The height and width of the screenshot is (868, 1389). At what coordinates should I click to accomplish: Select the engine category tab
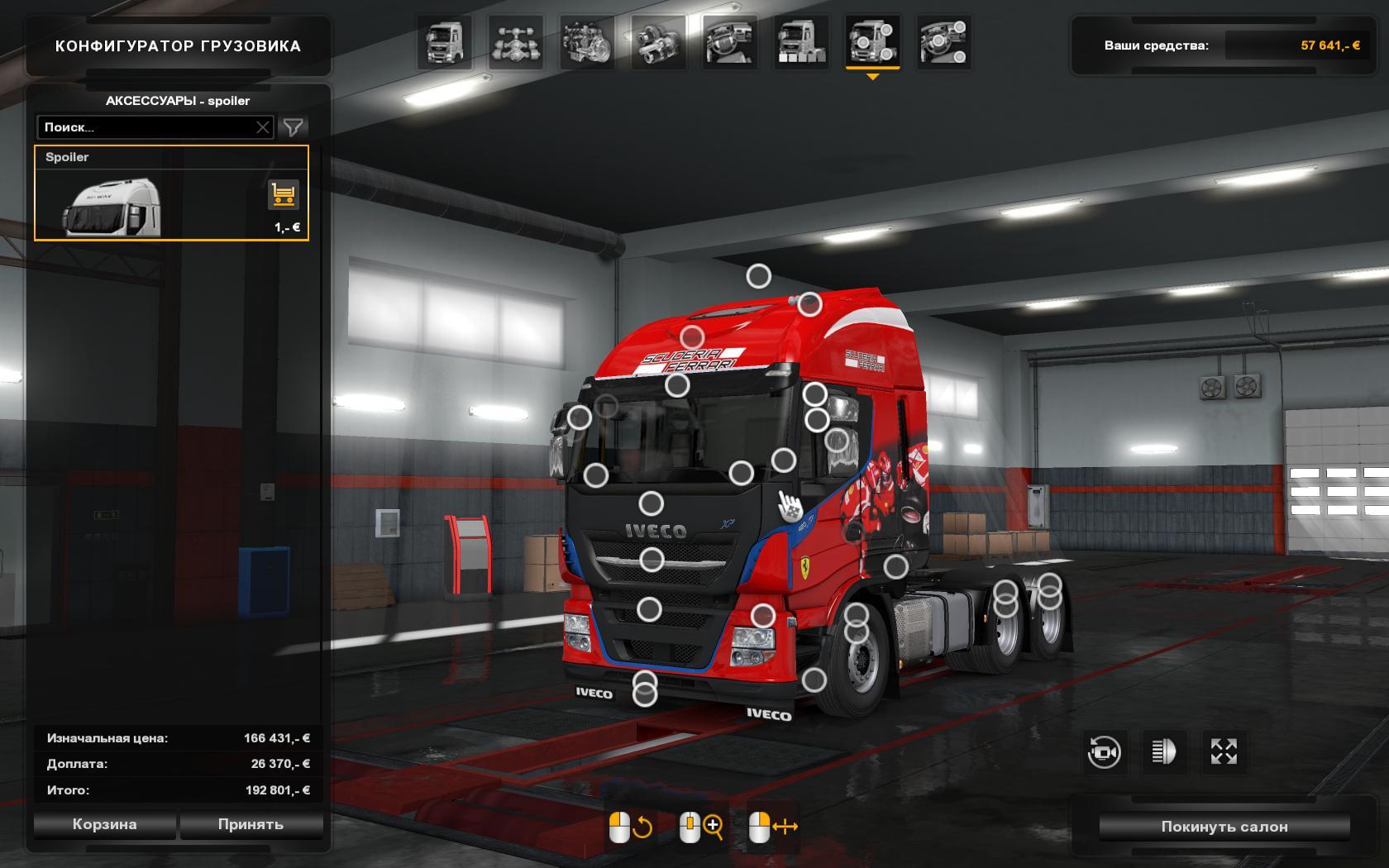tap(587, 42)
